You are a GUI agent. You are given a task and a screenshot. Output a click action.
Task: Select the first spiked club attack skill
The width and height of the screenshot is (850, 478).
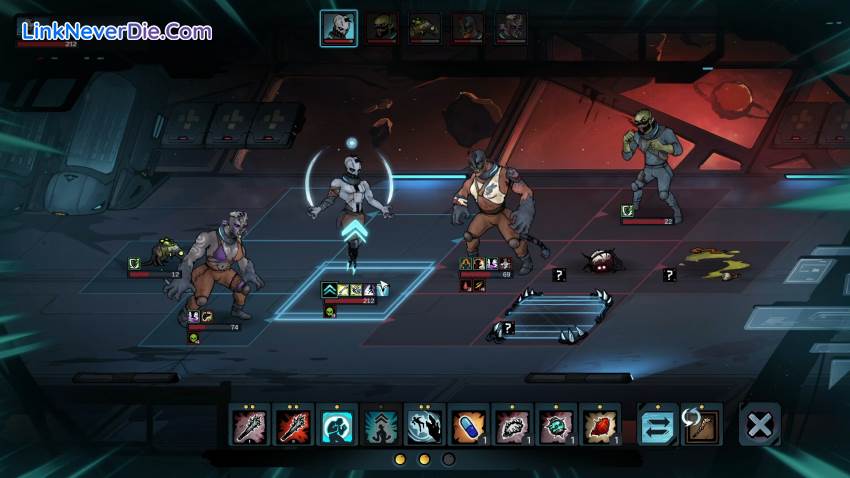[250, 426]
